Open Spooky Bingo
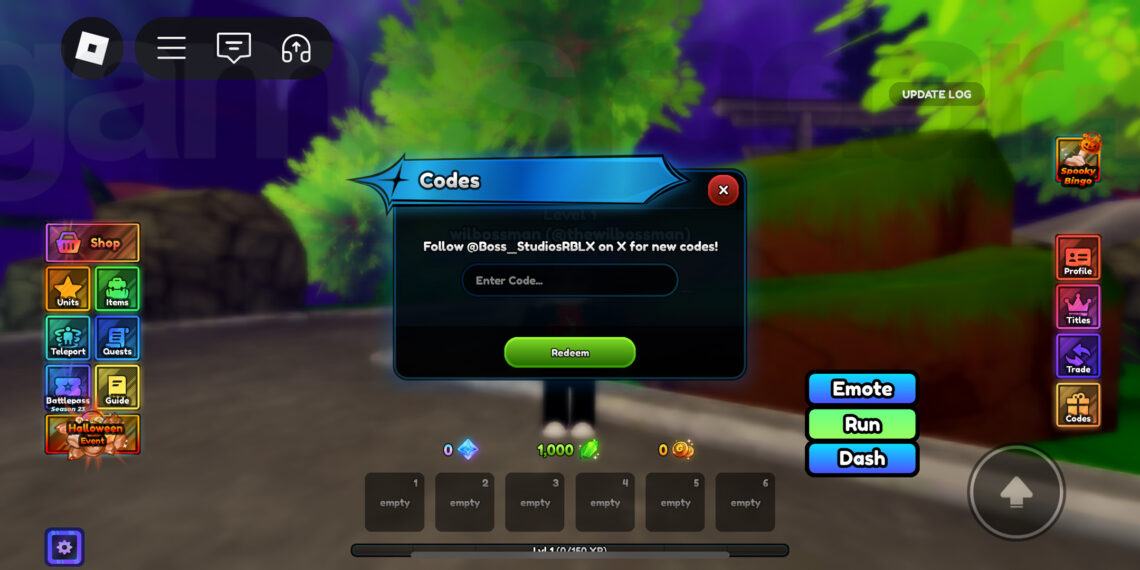Screen dimensions: 1140x570 click(1078, 161)
